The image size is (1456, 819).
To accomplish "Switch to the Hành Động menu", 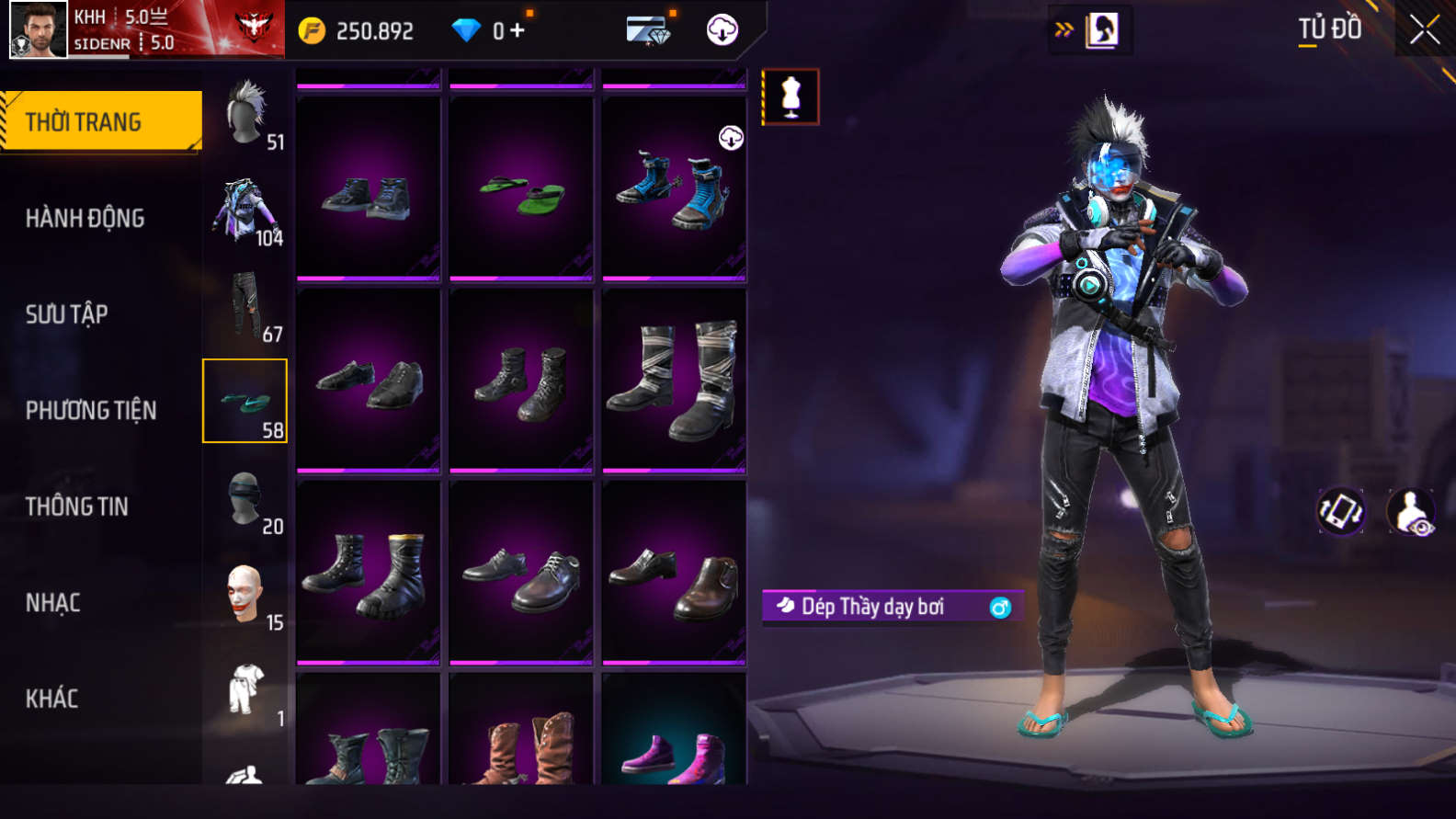I will click(x=85, y=218).
